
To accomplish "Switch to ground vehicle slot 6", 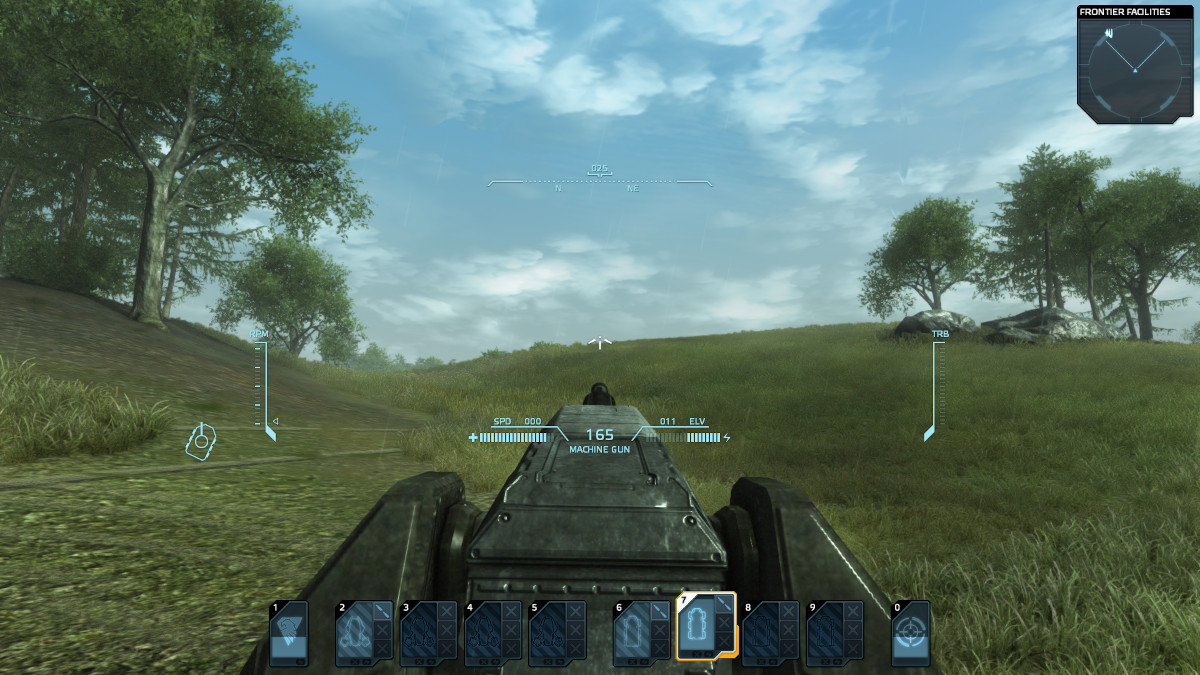I will 642,633.
